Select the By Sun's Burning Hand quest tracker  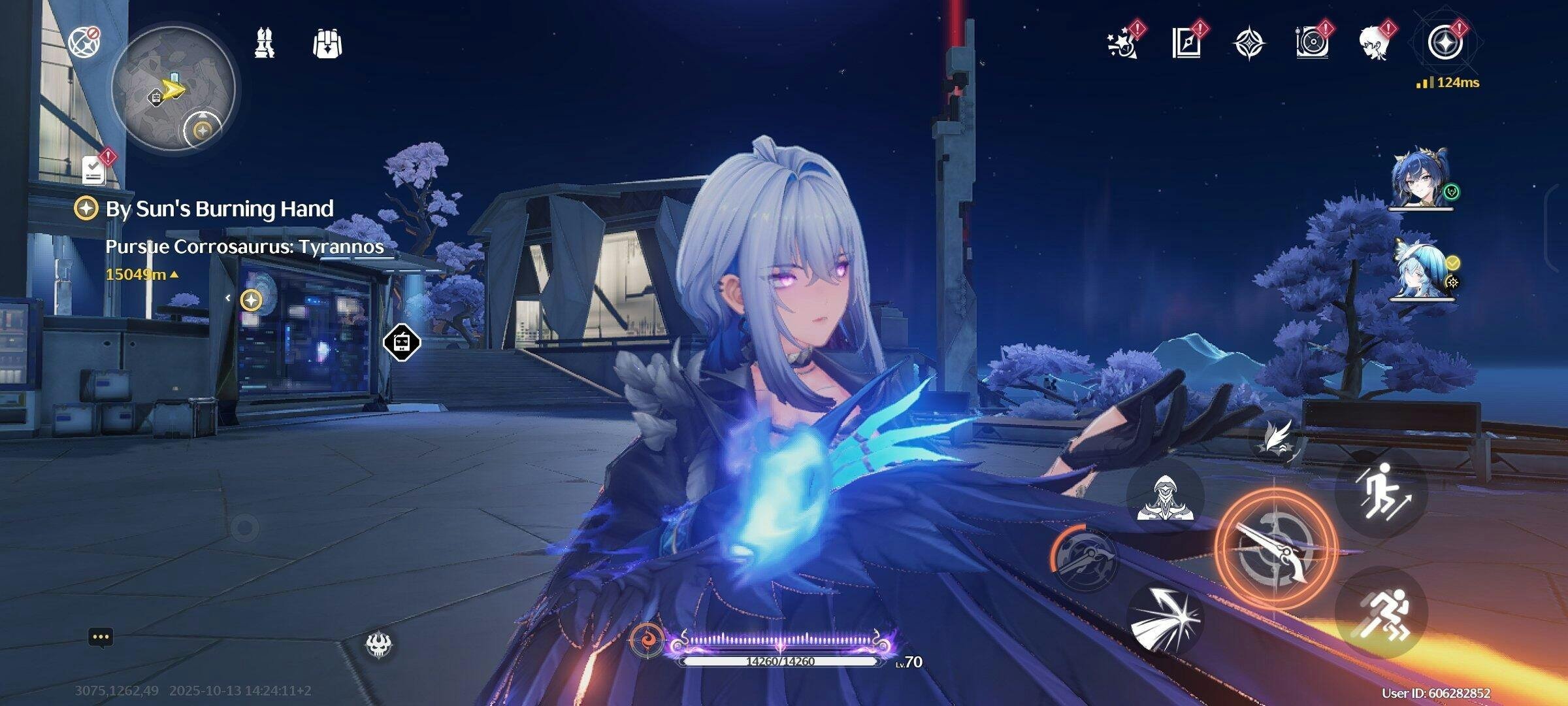(220, 209)
